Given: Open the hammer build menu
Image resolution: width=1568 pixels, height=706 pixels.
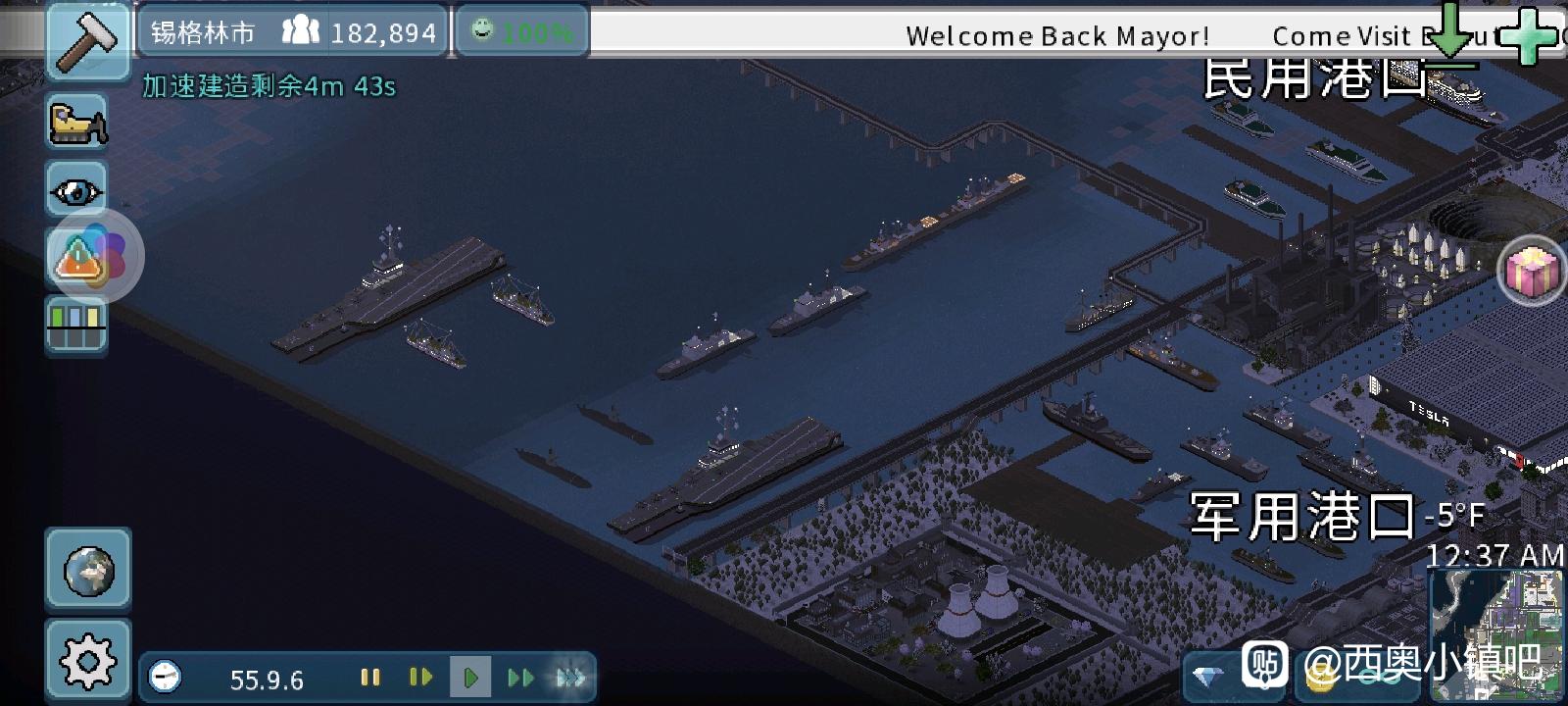Looking at the screenshot, I should [x=87, y=40].
